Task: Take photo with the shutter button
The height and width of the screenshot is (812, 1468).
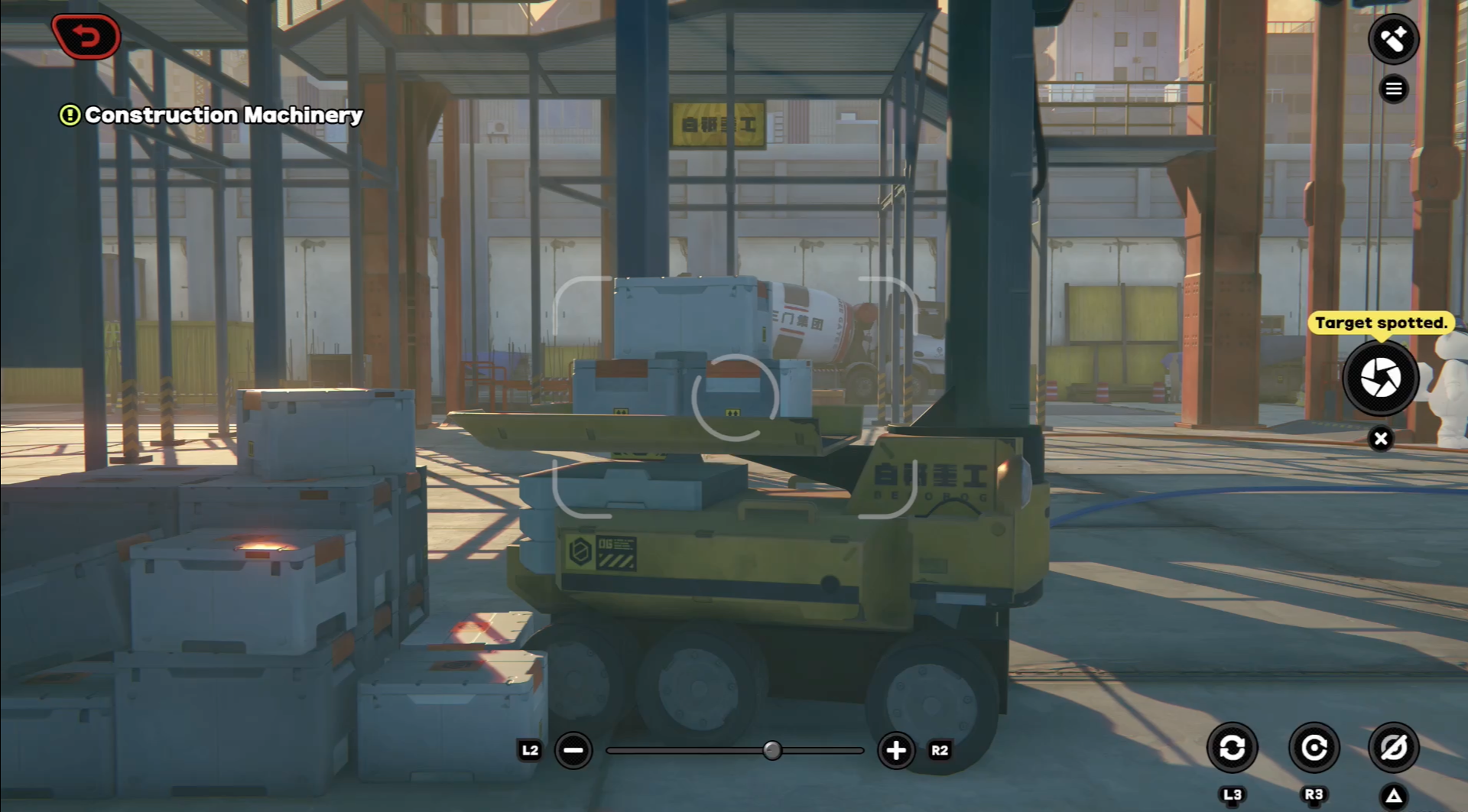Action: coord(1380,378)
